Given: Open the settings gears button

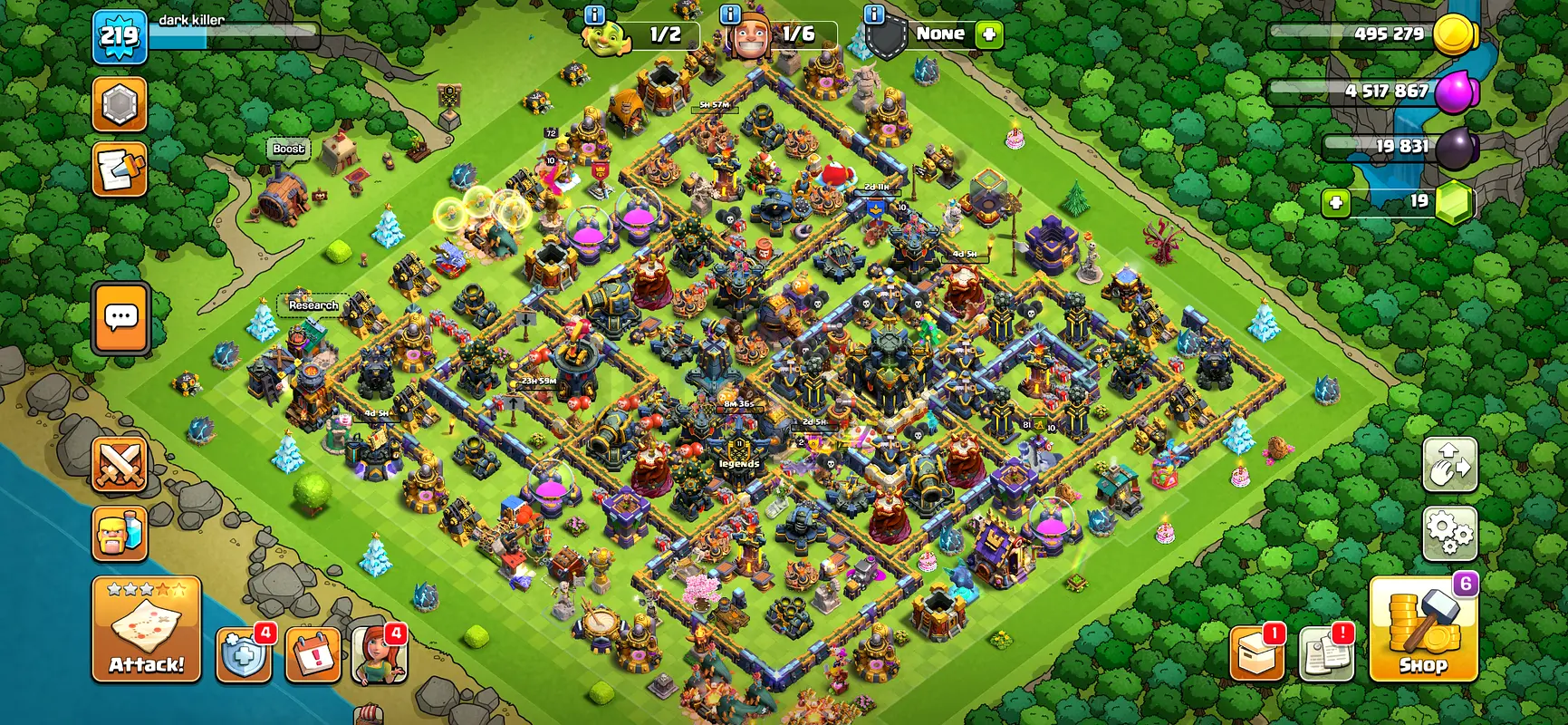Looking at the screenshot, I should tap(1449, 533).
